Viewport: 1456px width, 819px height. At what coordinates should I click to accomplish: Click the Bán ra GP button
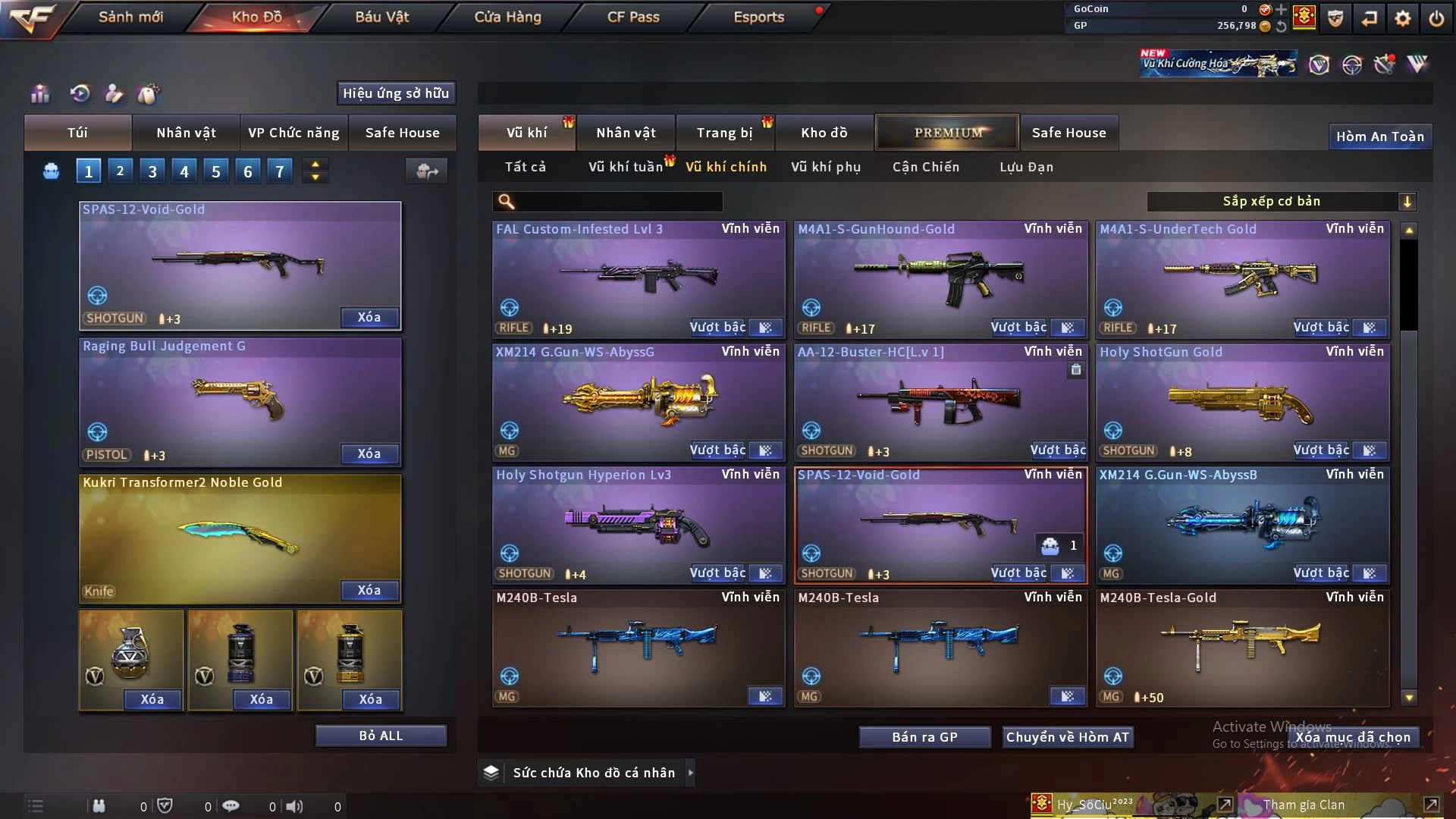(924, 737)
